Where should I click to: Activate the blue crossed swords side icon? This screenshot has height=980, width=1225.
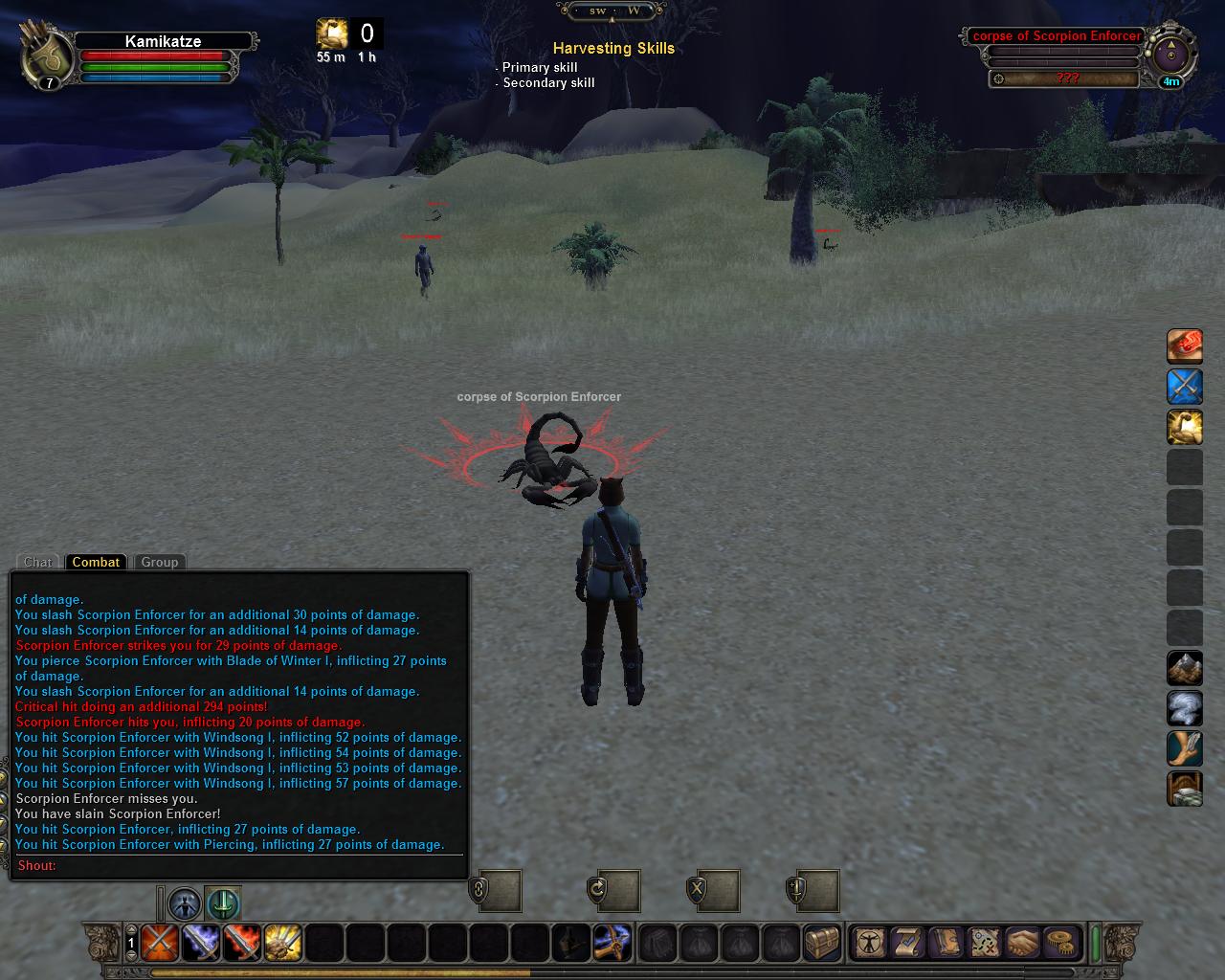[x=1184, y=387]
